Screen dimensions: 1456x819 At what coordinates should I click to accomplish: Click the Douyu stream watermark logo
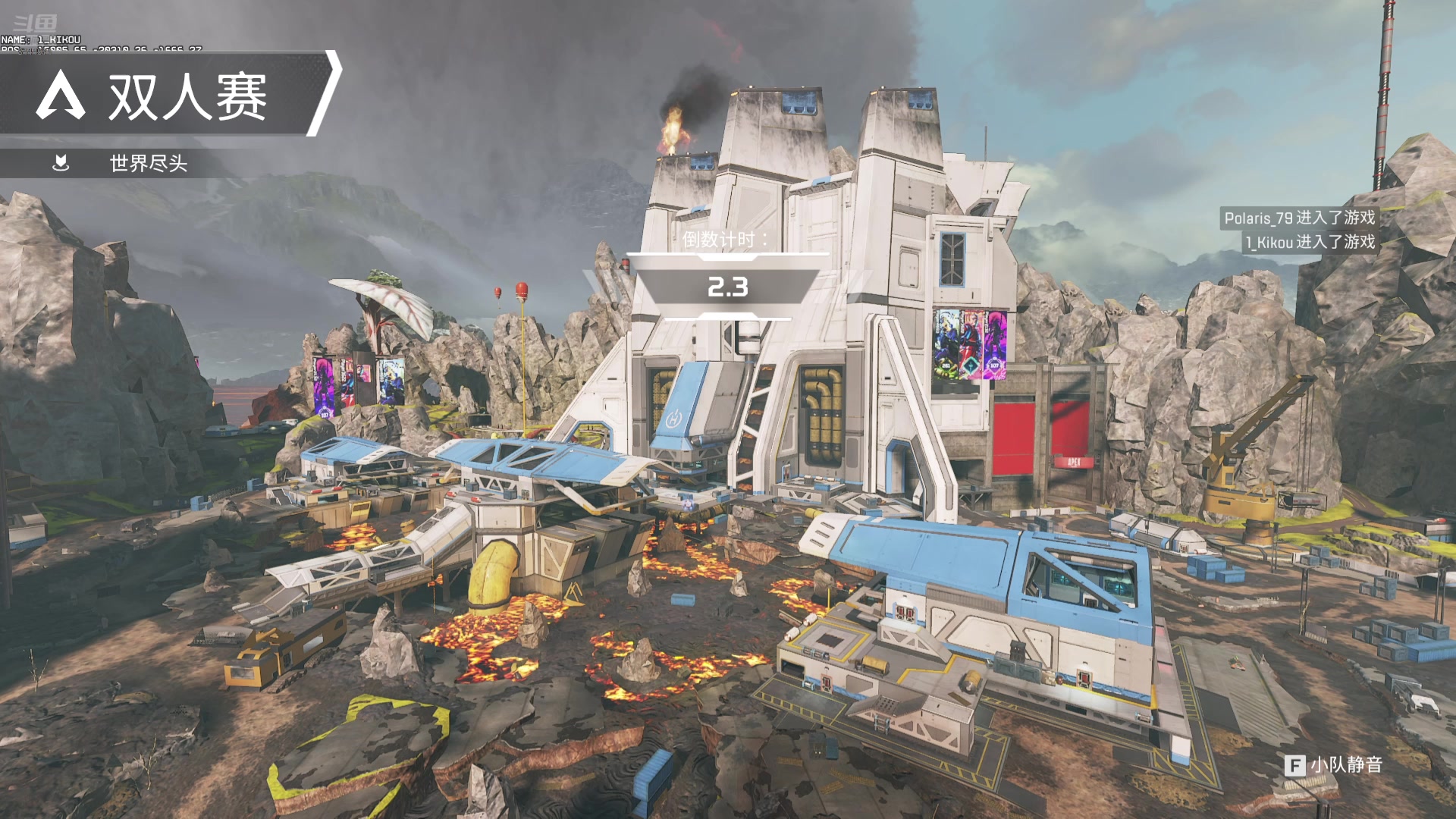tap(35, 24)
